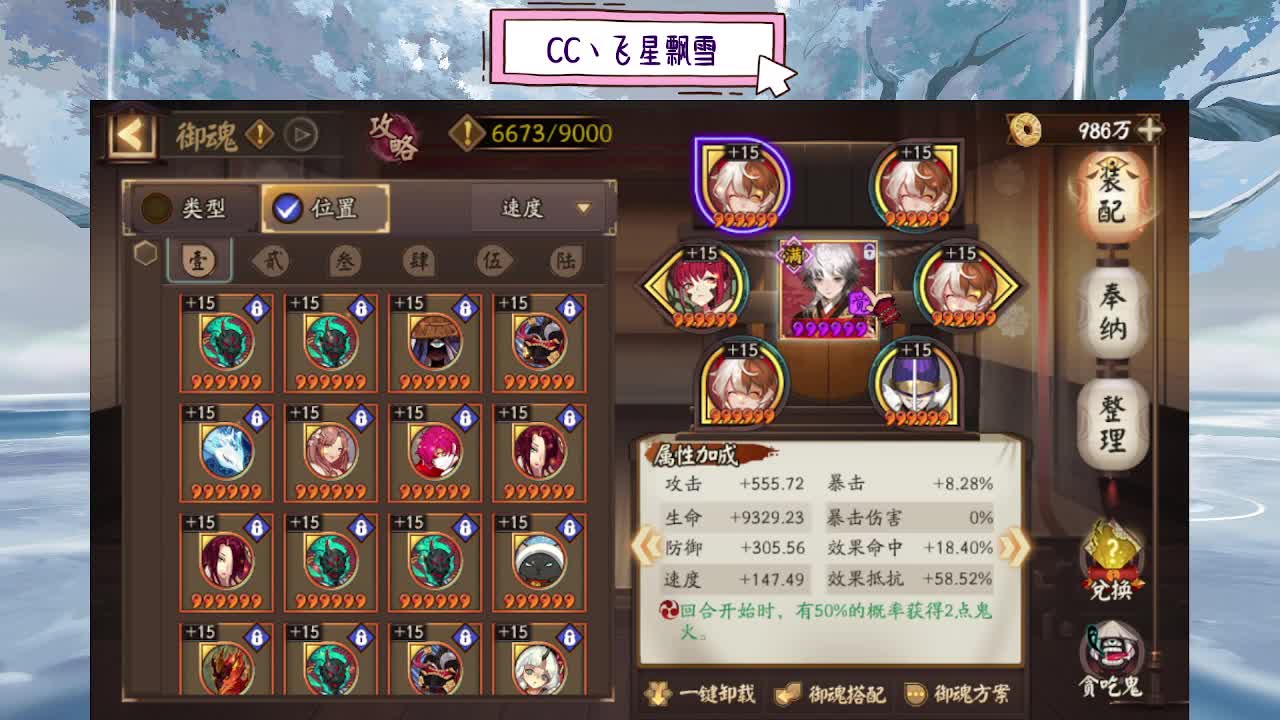Switch to the 贰 slot tab
Viewport: 1280px width, 720px height.
click(273, 258)
